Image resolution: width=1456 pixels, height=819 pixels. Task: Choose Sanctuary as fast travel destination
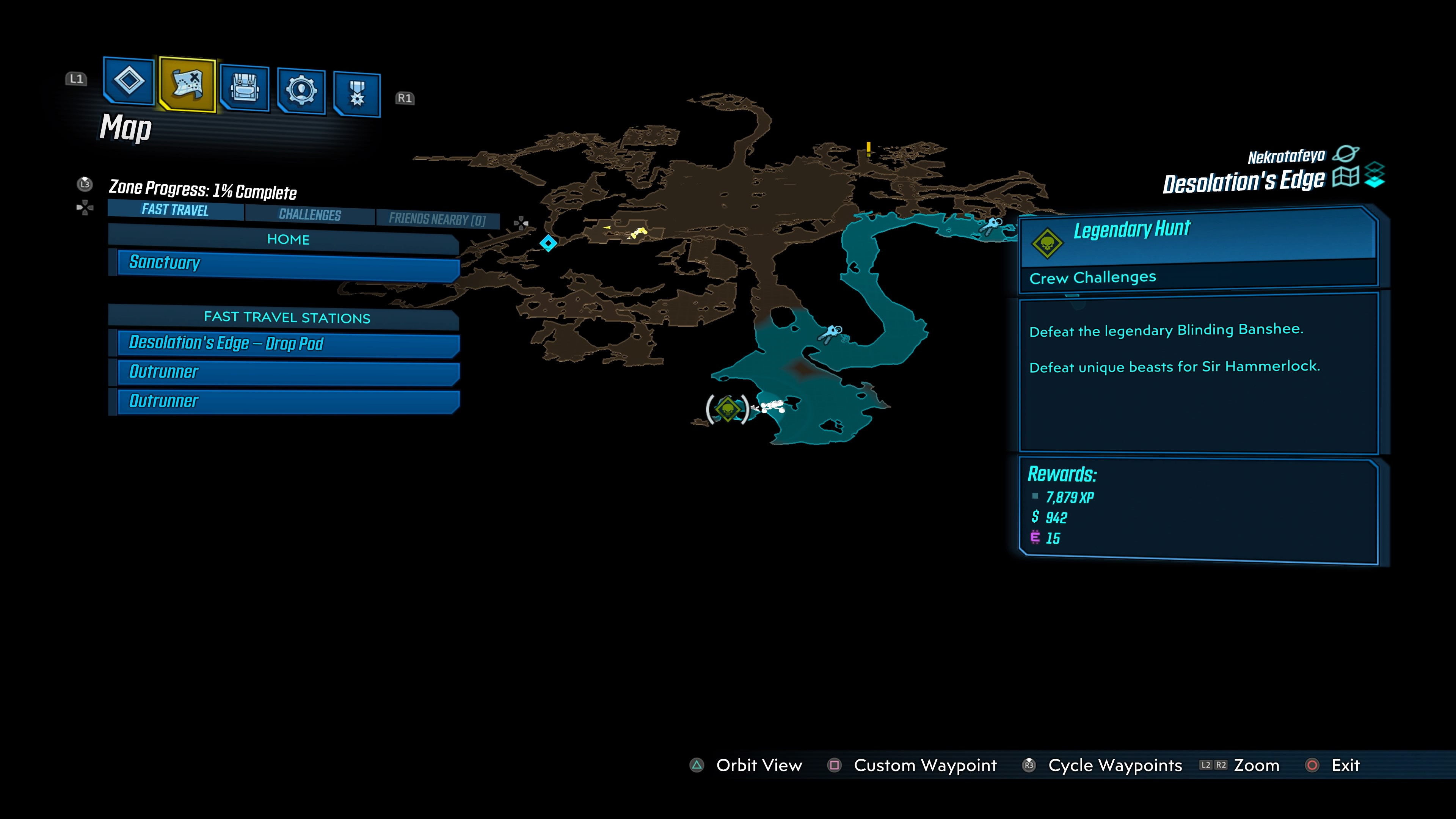[288, 264]
